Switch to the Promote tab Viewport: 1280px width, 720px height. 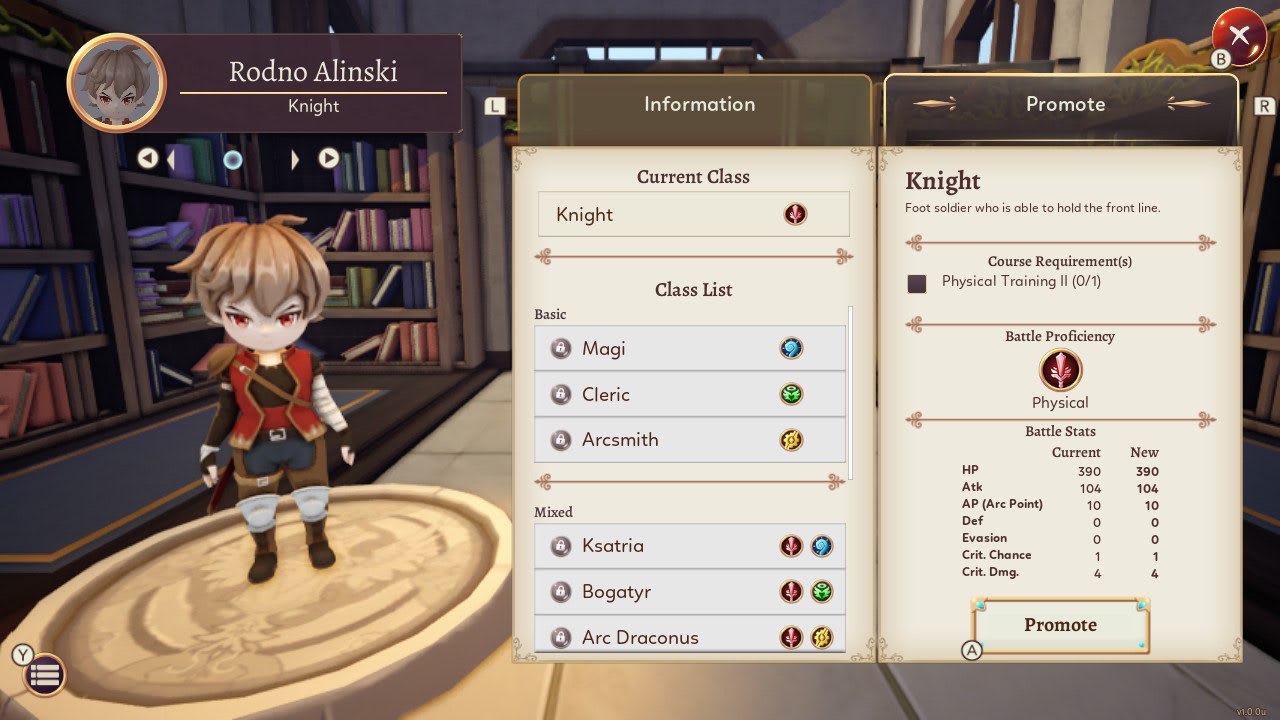1064,103
